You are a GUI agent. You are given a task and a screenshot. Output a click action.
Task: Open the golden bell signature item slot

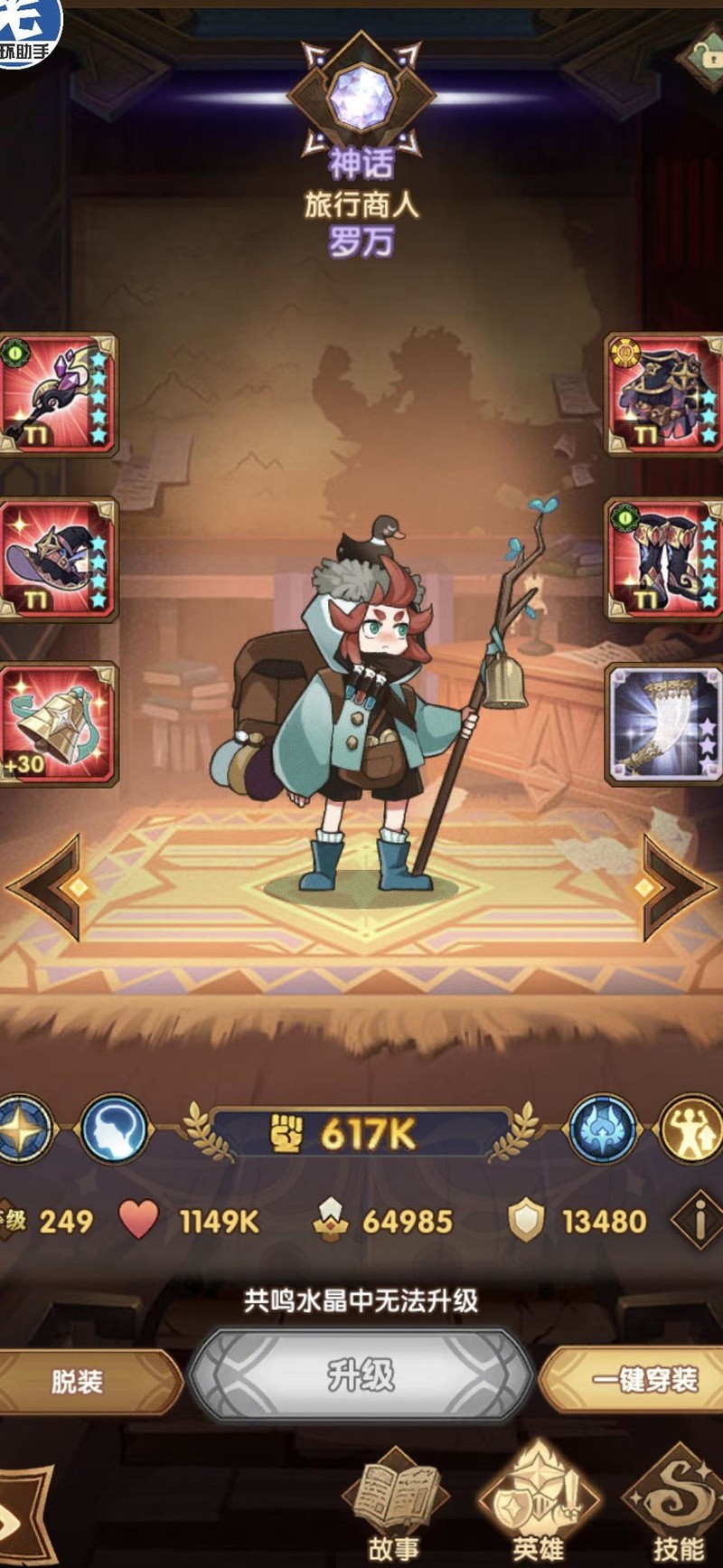tap(58, 723)
